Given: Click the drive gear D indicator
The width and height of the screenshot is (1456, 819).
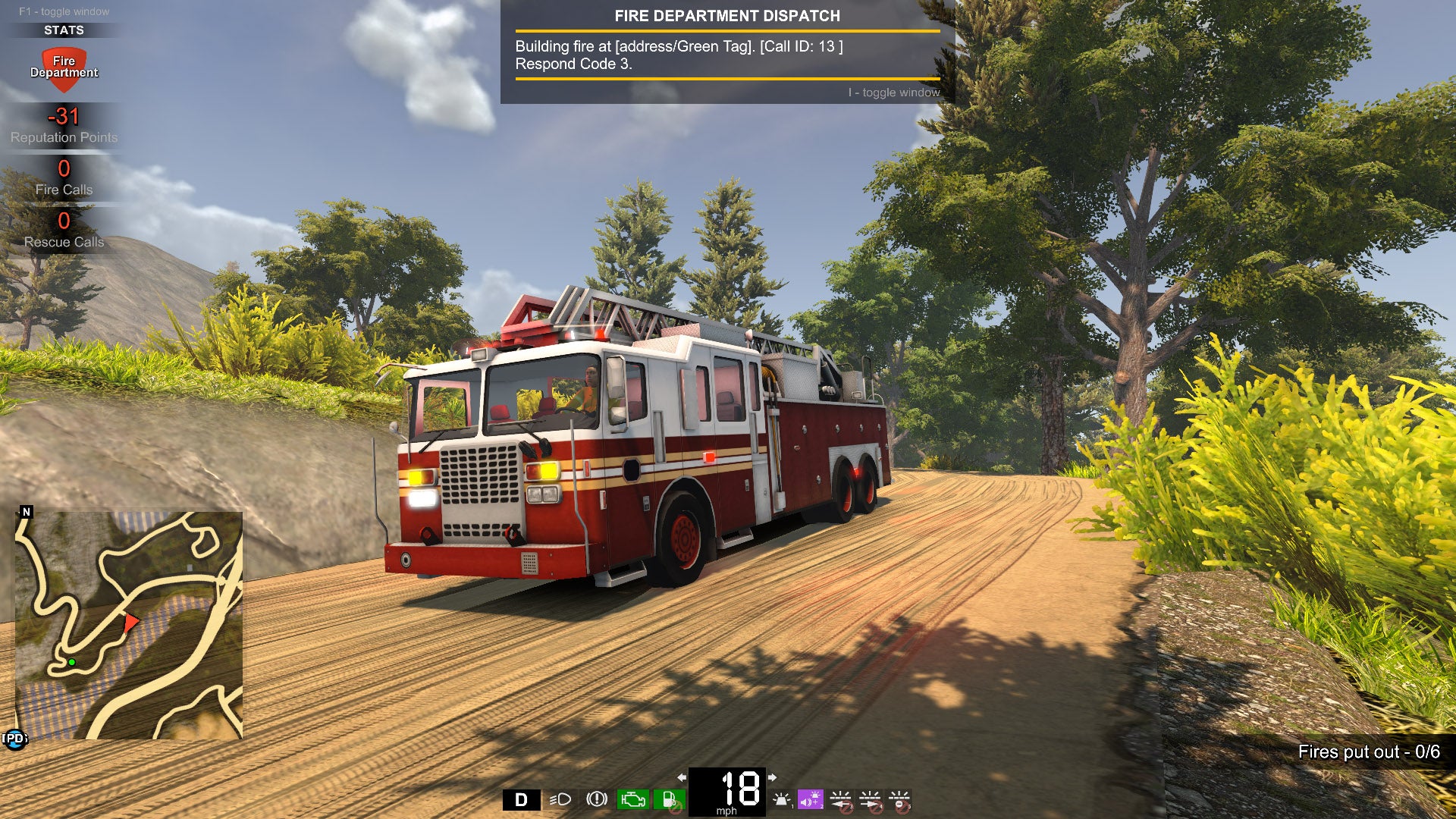Looking at the screenshot, I should coord(521,799).
